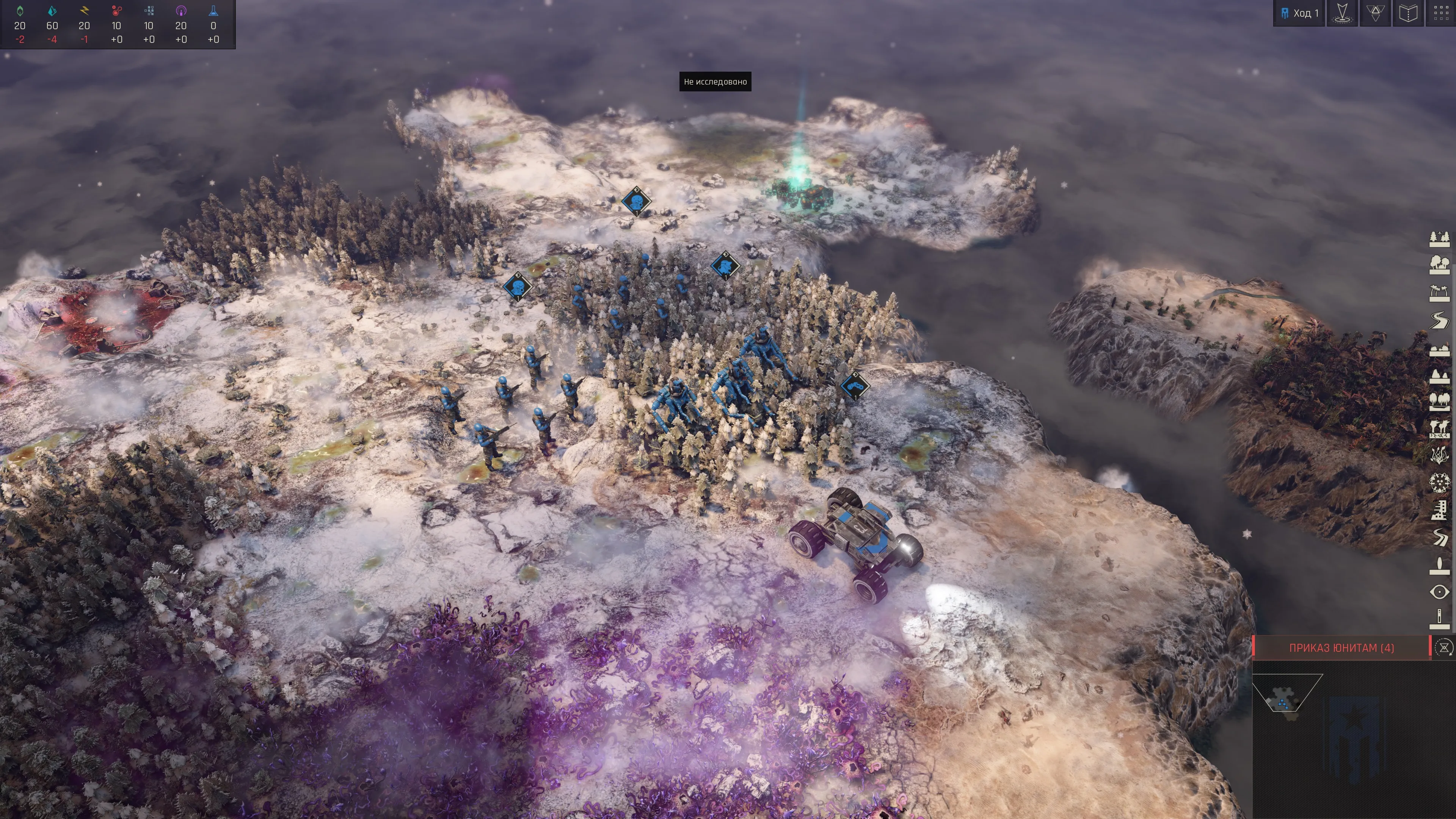Toggle the eye visibility icon

[1440, 592]
